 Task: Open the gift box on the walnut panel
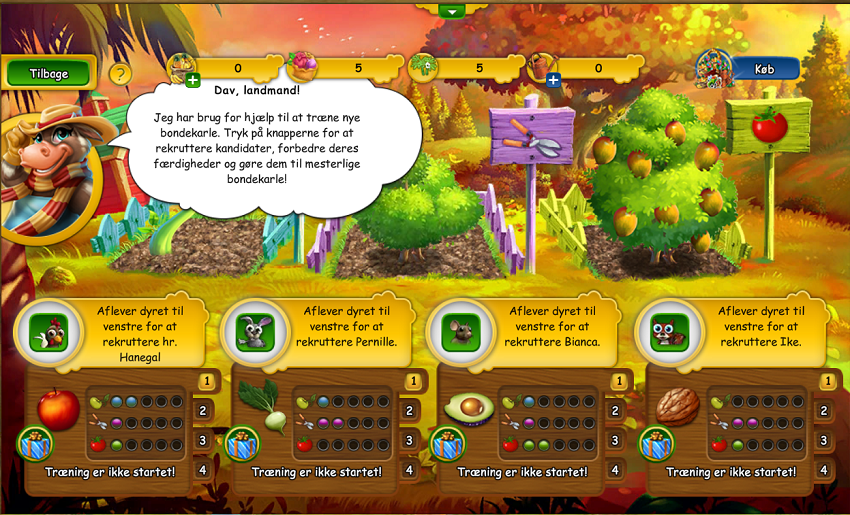(x=656, y=444)
